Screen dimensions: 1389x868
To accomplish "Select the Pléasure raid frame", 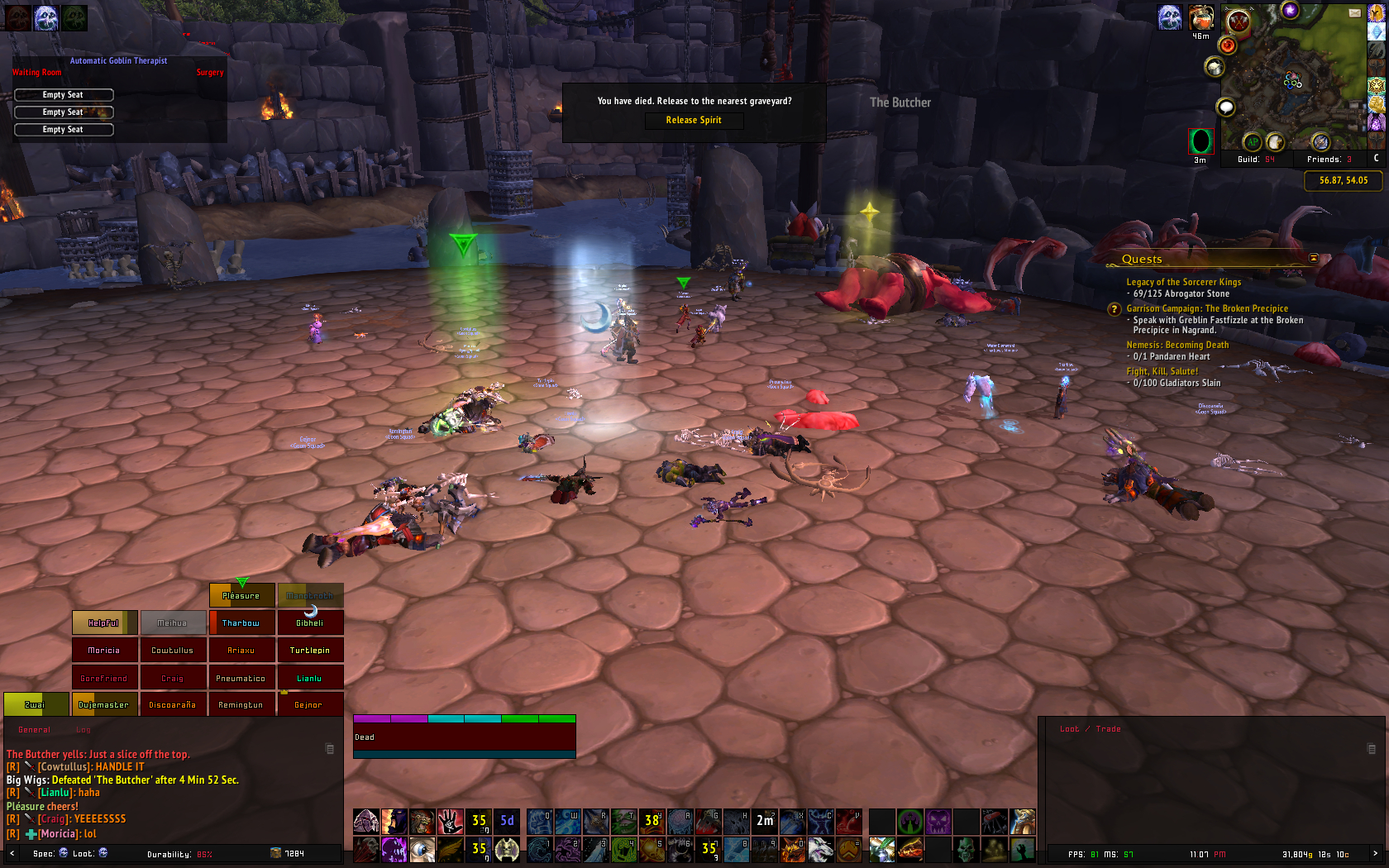I will 241,595.
